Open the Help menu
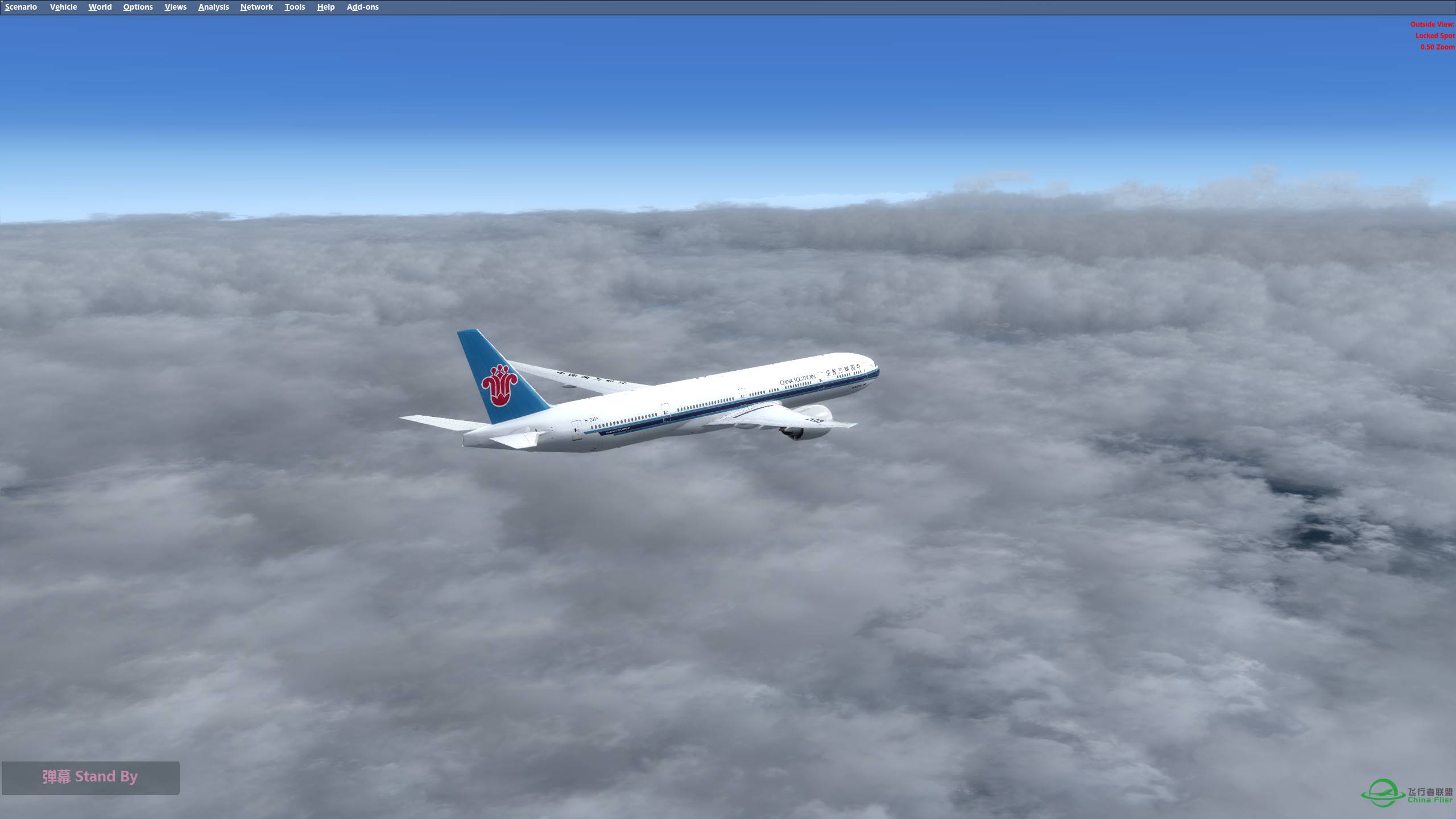Screen dimensions: 1456x819 click(x=325, y=7)
